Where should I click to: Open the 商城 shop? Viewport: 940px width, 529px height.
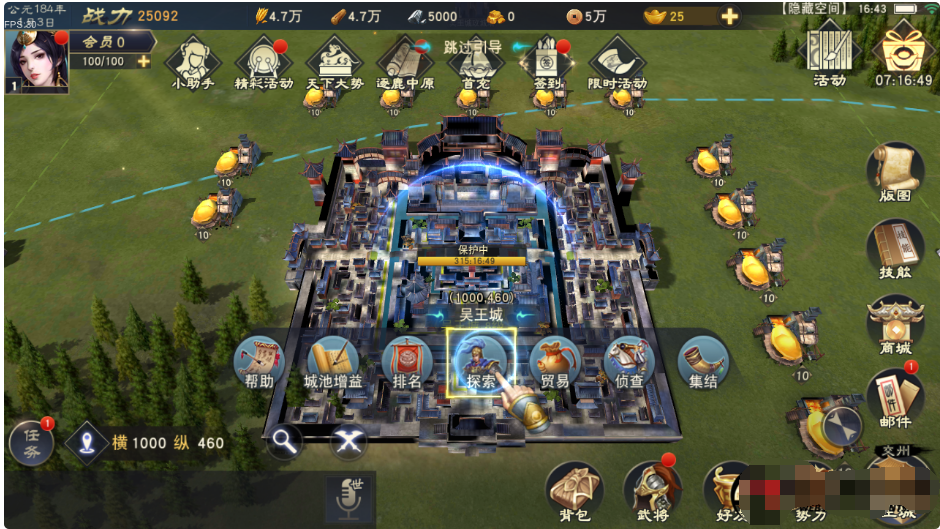[x=894, y=325]
